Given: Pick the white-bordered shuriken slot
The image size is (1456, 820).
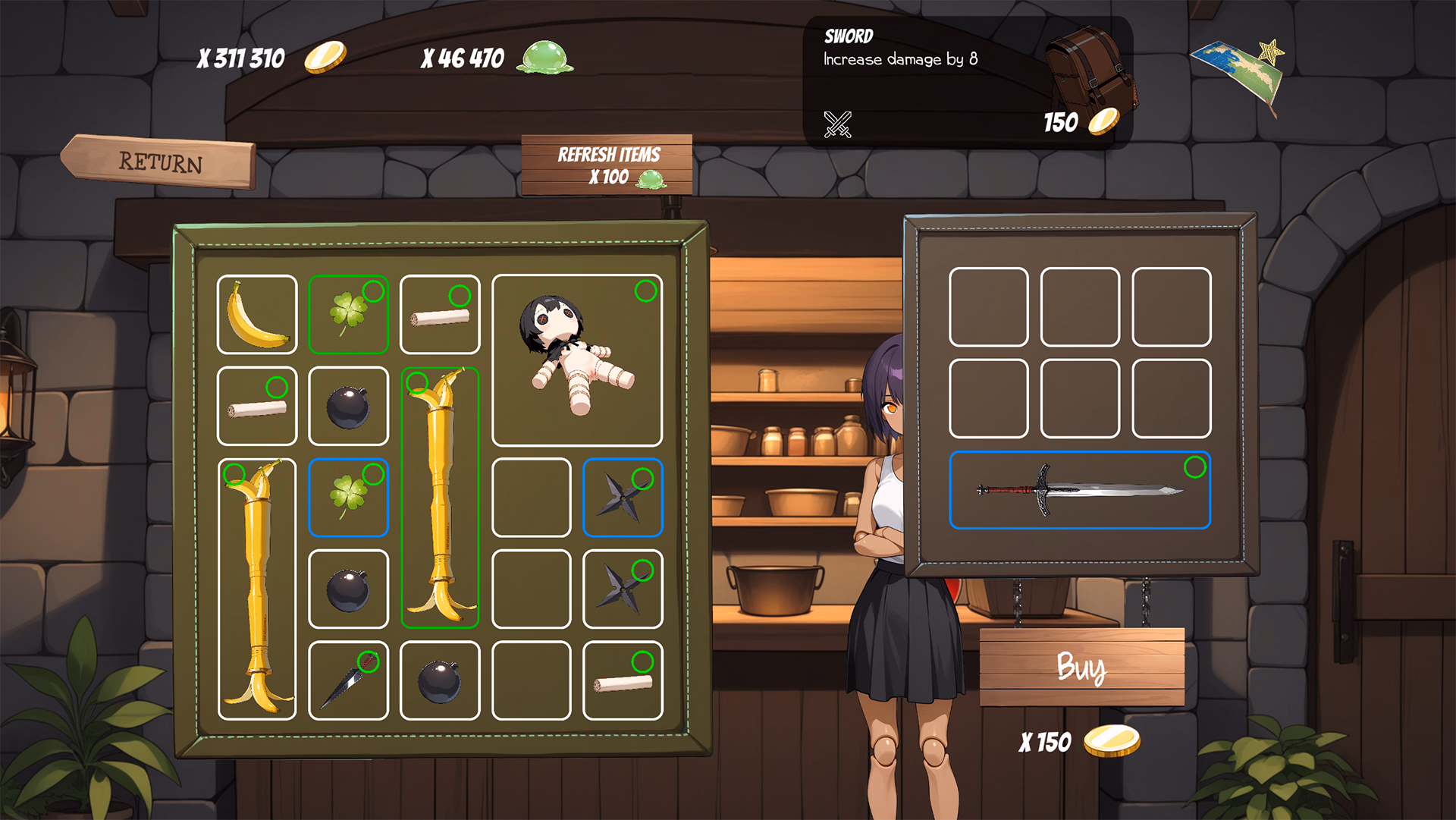Looking at the screenshot, I should (623, 589).
